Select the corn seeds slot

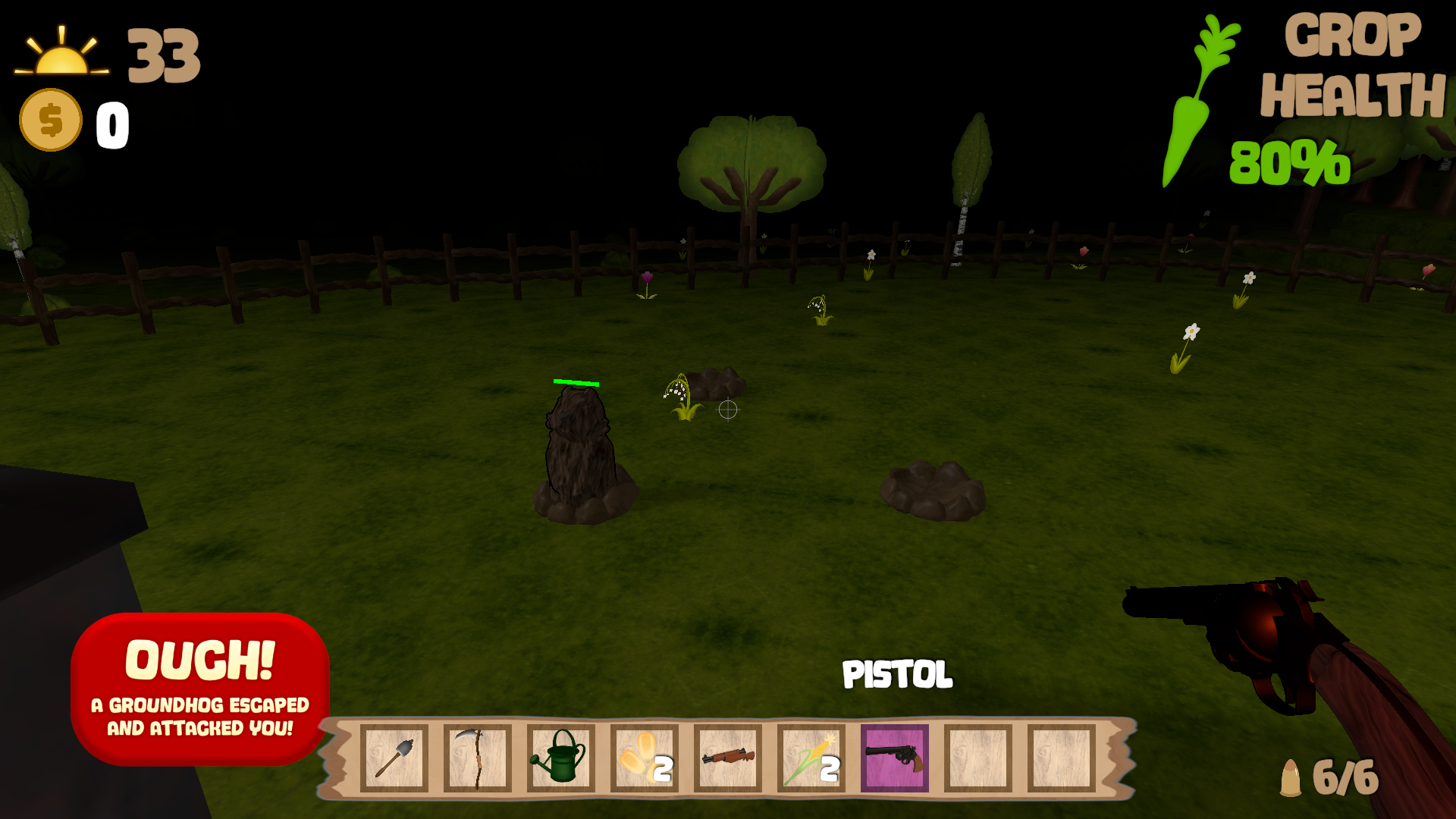coord(644,758)
